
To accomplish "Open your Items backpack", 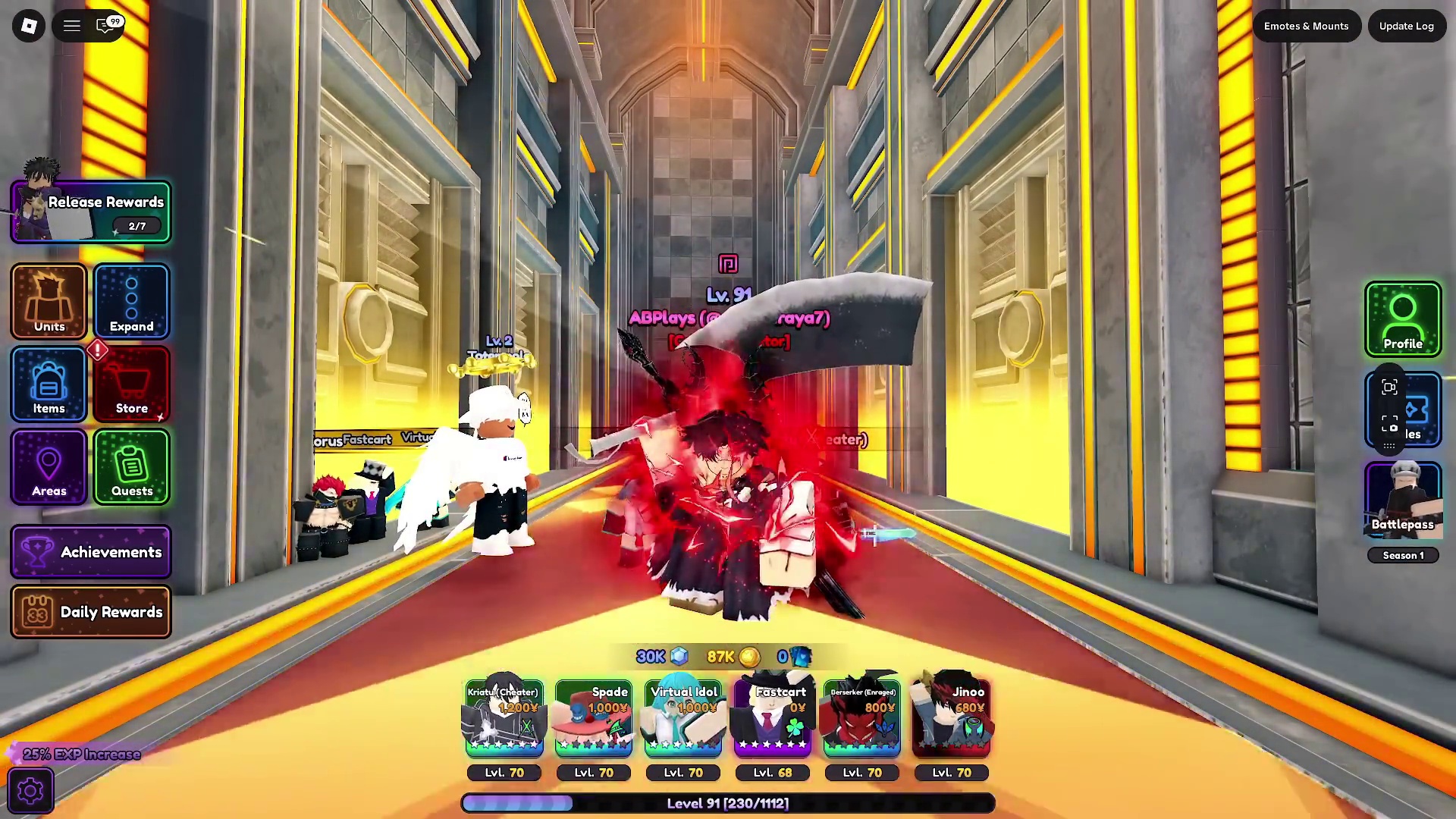I will pos(49,384).
